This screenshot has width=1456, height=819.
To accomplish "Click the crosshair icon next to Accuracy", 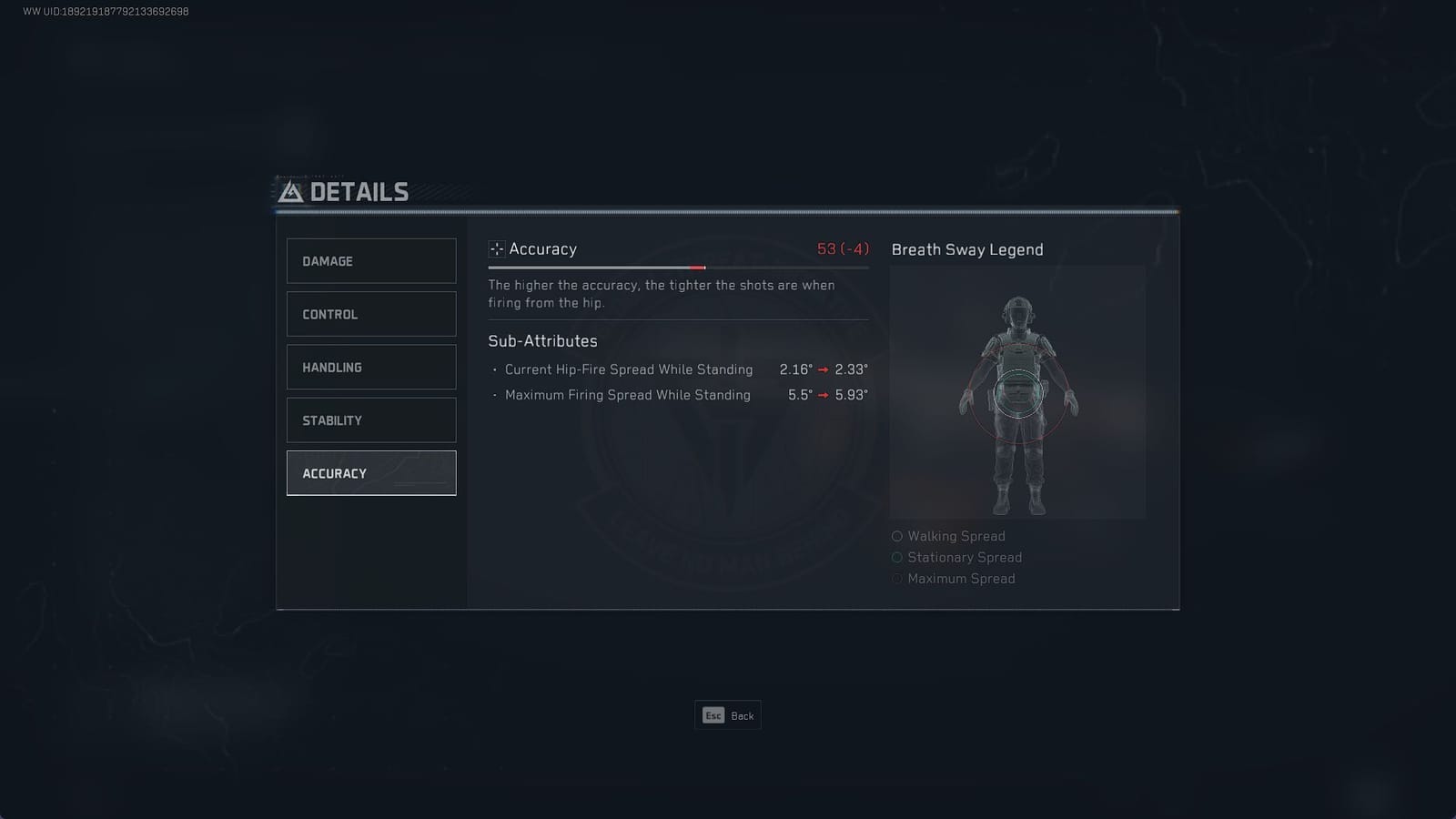I will point(497,248).
